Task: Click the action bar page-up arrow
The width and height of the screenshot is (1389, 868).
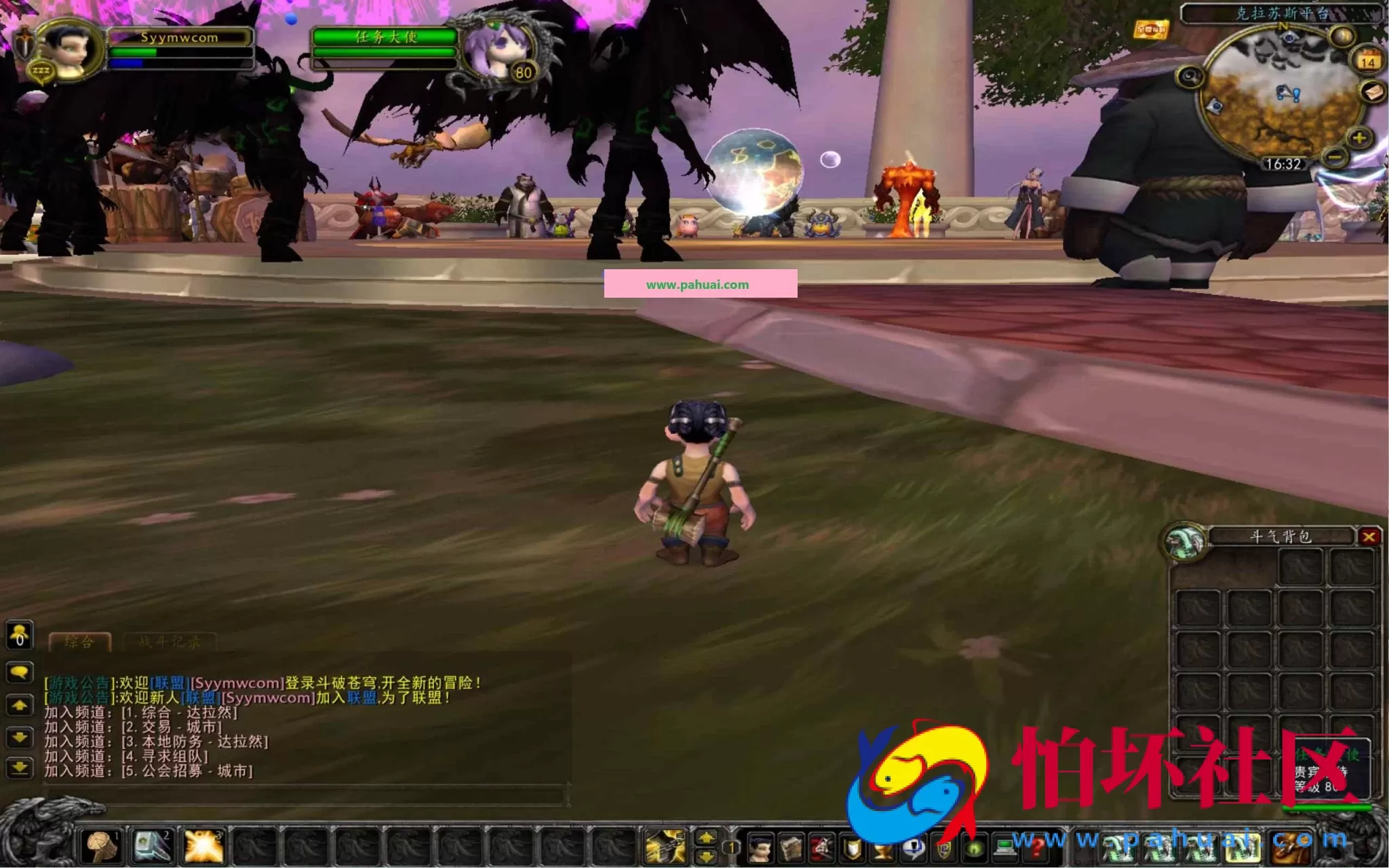Action: click(x=705, y=837)
